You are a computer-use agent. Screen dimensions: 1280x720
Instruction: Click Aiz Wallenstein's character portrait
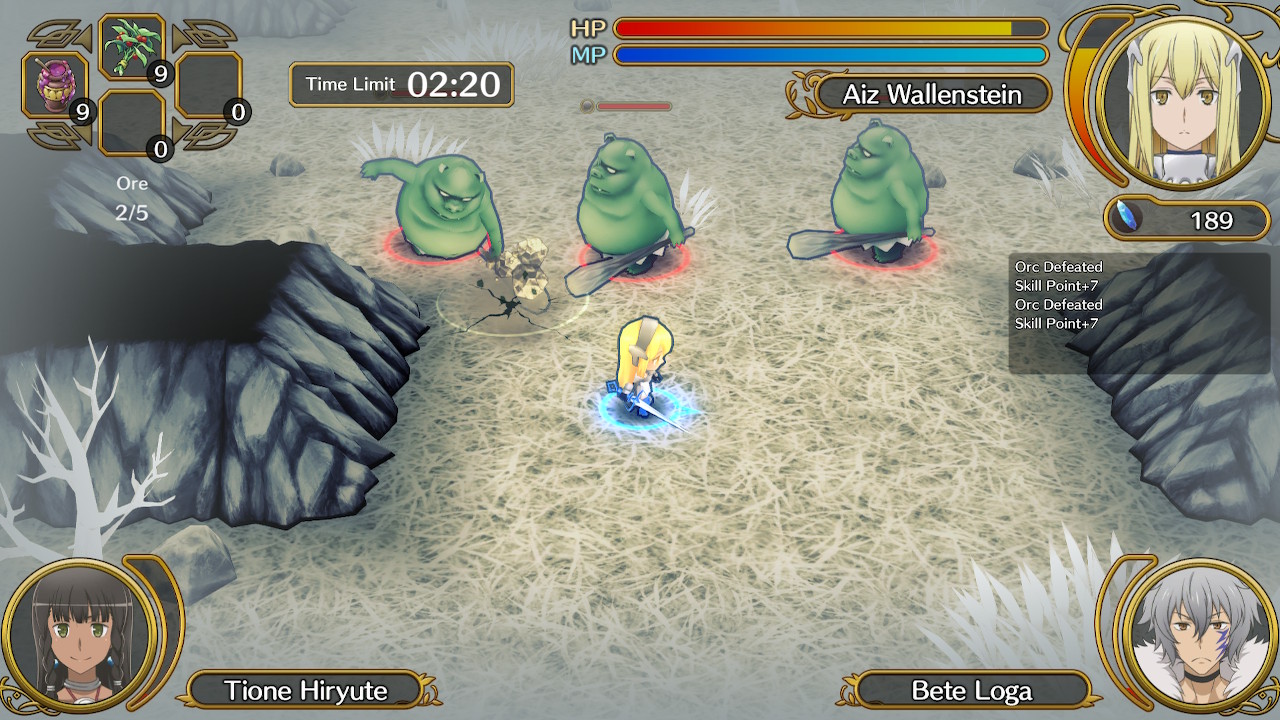coord(1182,100)
